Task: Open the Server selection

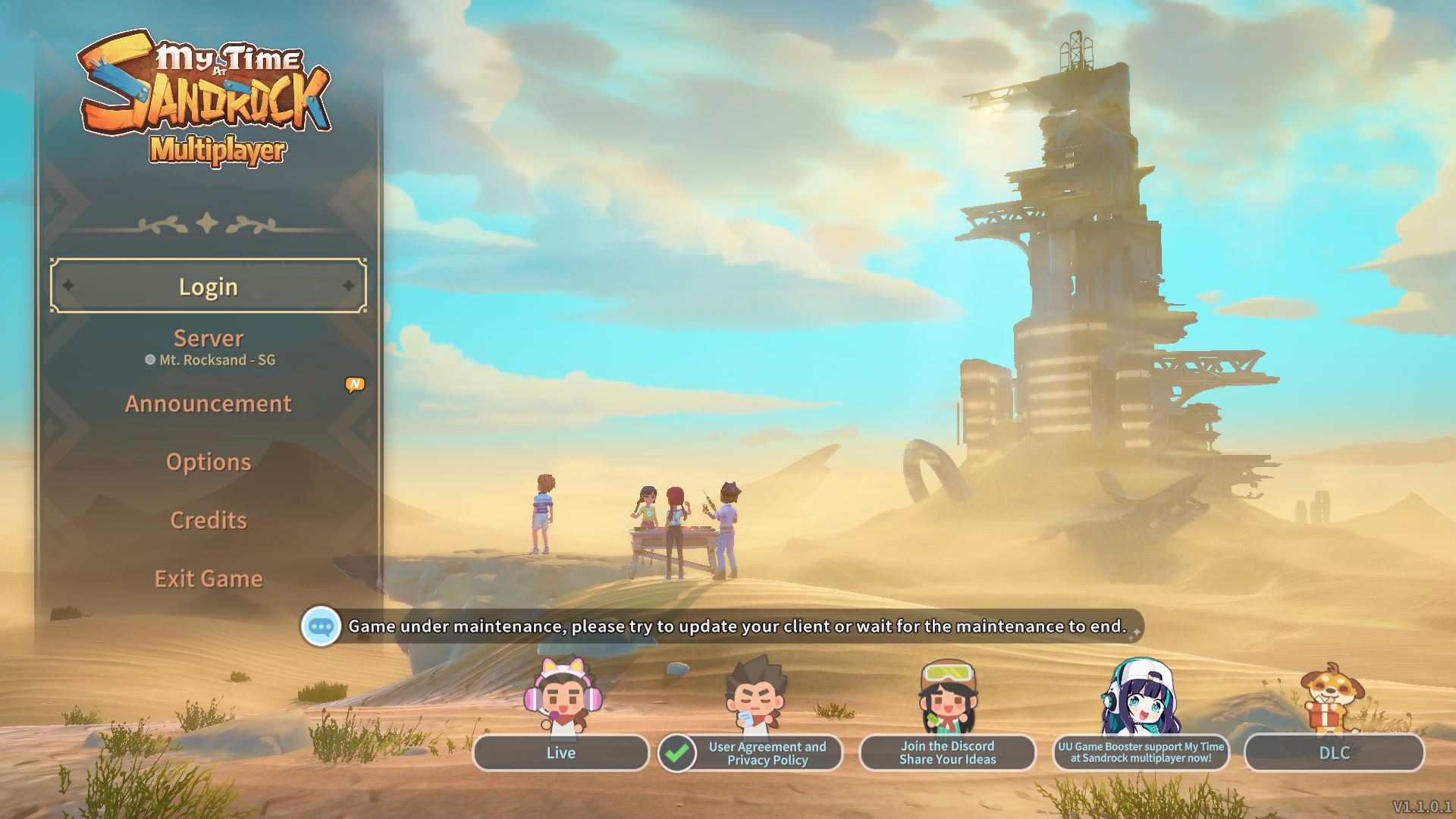Action: click(x=209, y=346)
